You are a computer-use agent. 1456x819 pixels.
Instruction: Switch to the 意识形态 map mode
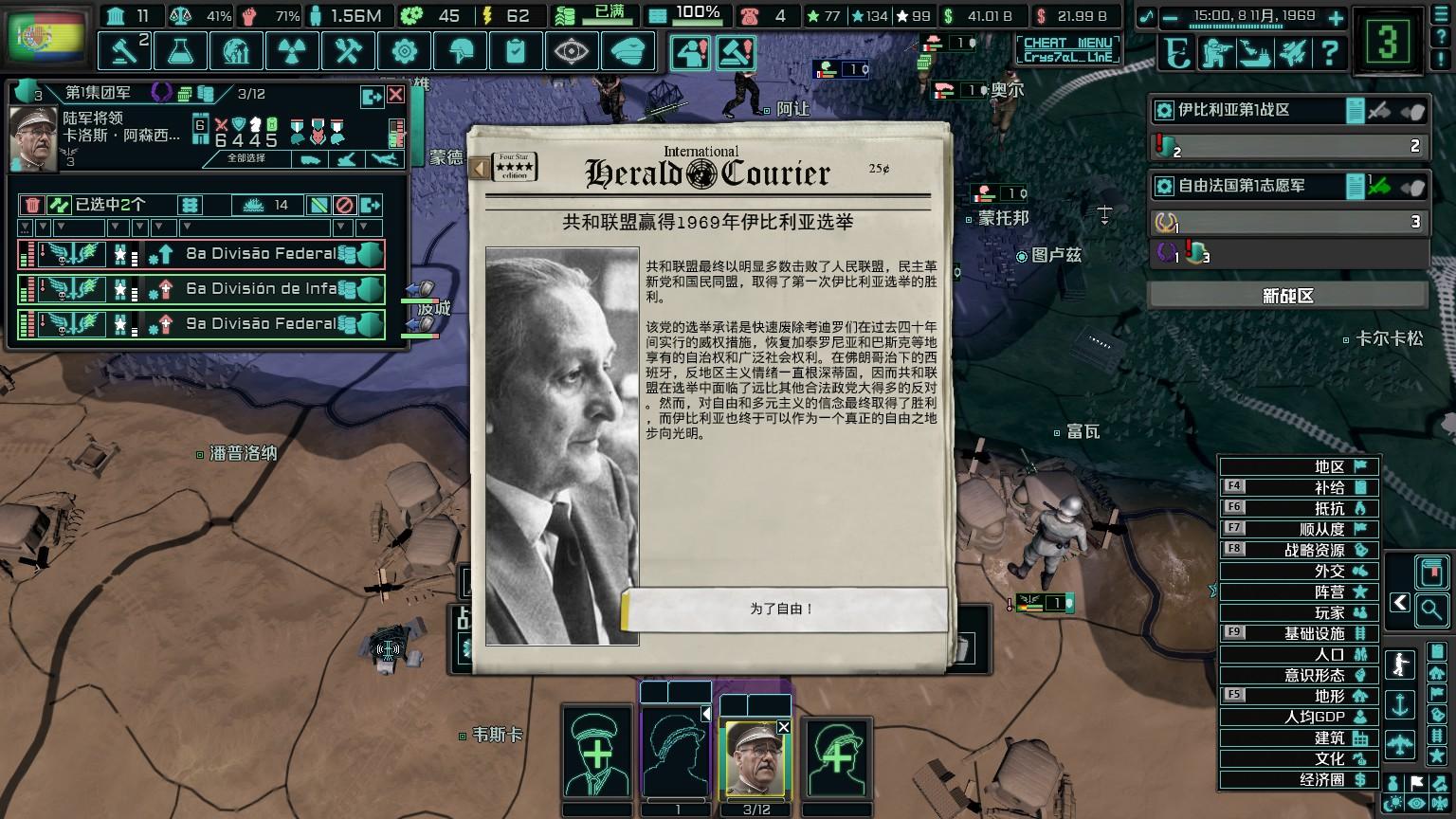[1299, 675]
